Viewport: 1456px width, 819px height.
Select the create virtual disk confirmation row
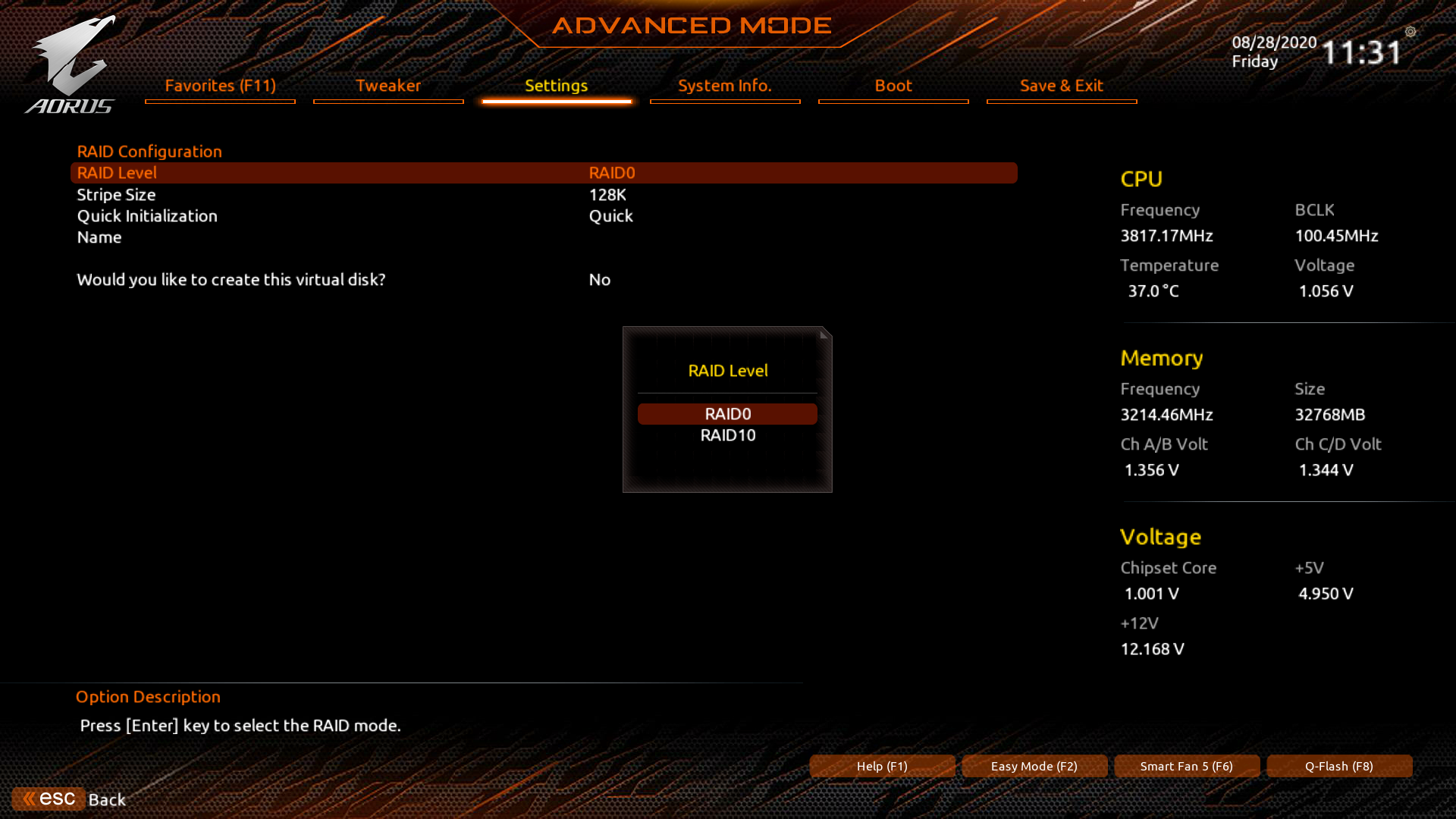[543, 280]
